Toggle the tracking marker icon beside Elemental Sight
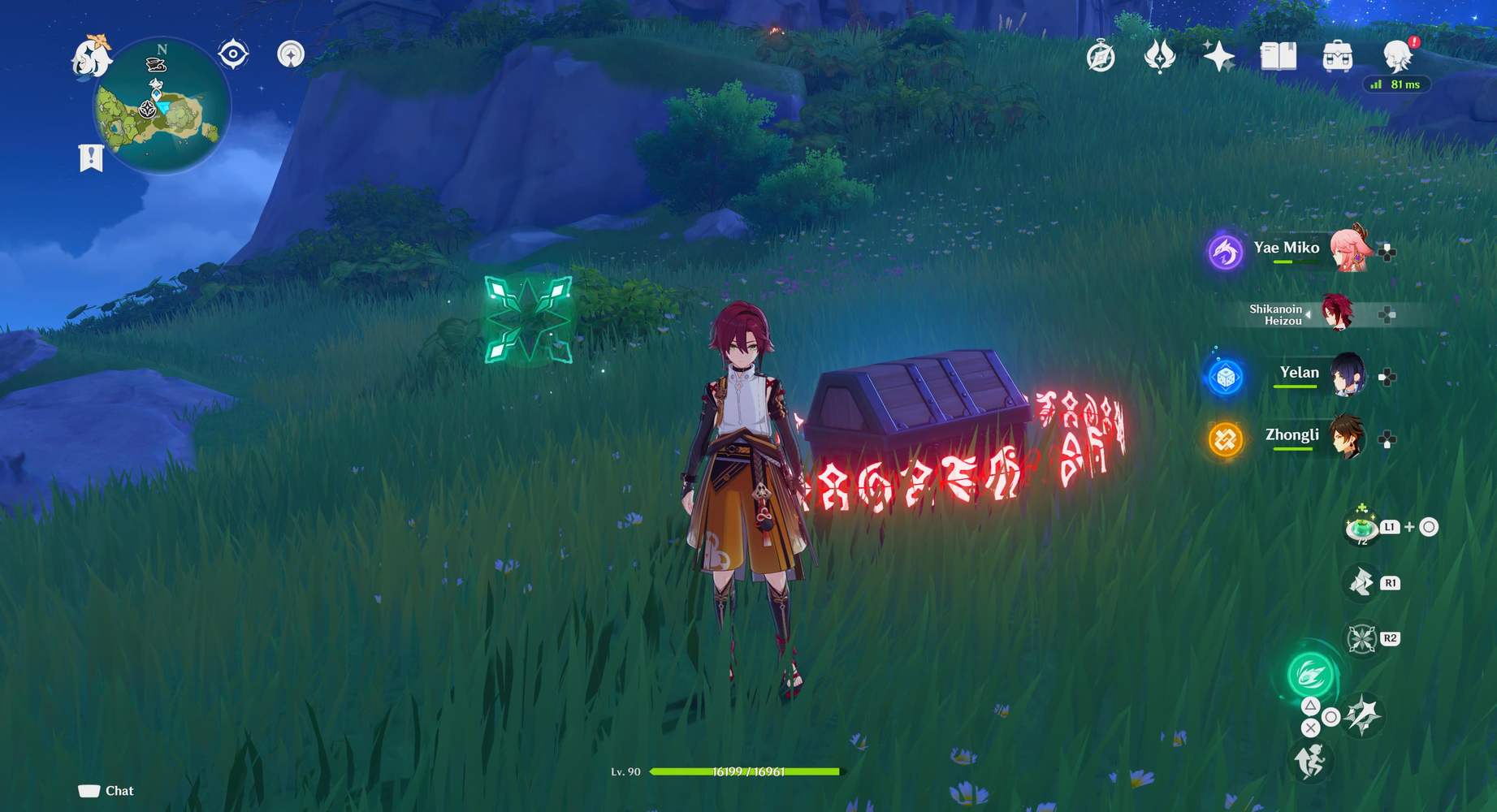Screen dimensions: 1497x812 [290, 54]
